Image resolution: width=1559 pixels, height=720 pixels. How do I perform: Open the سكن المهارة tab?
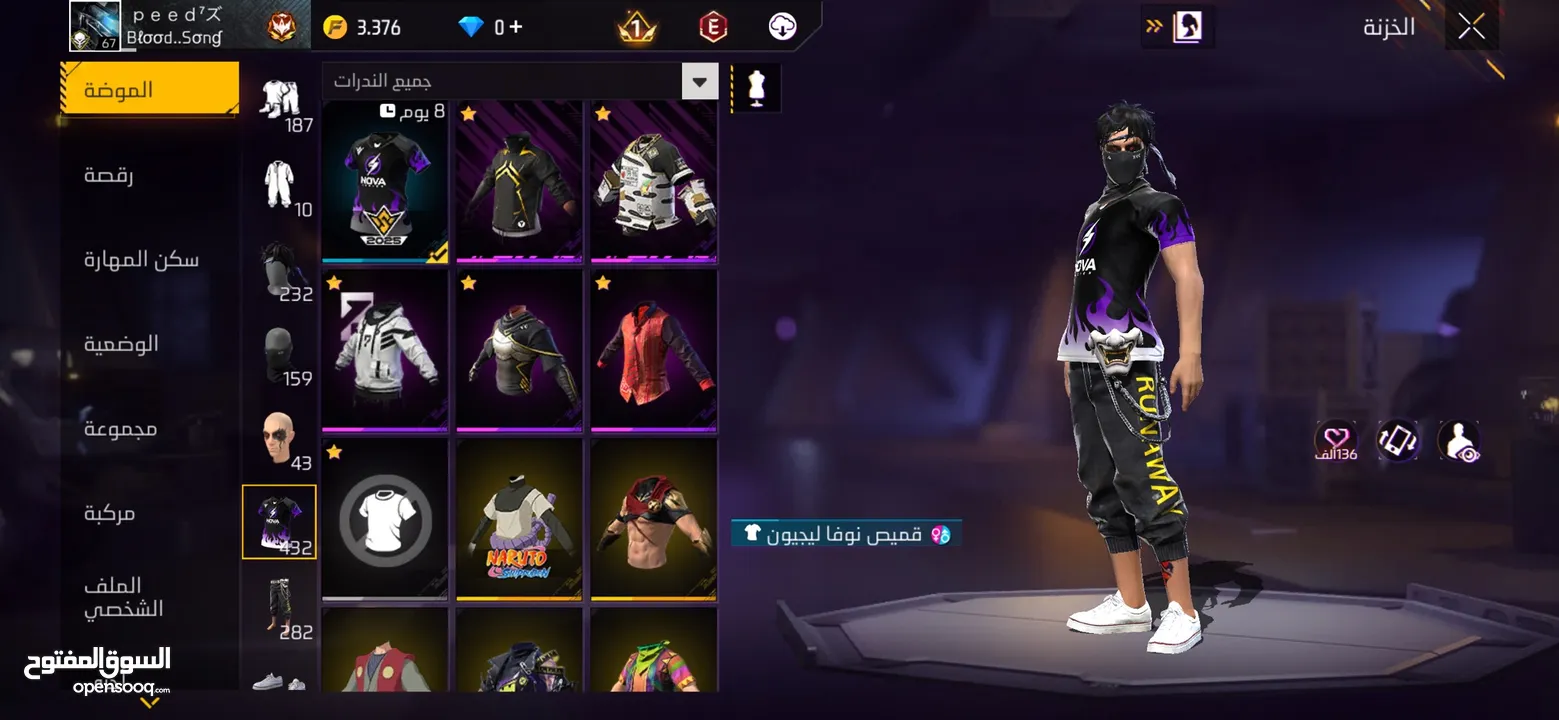click(x=141, y=260)
